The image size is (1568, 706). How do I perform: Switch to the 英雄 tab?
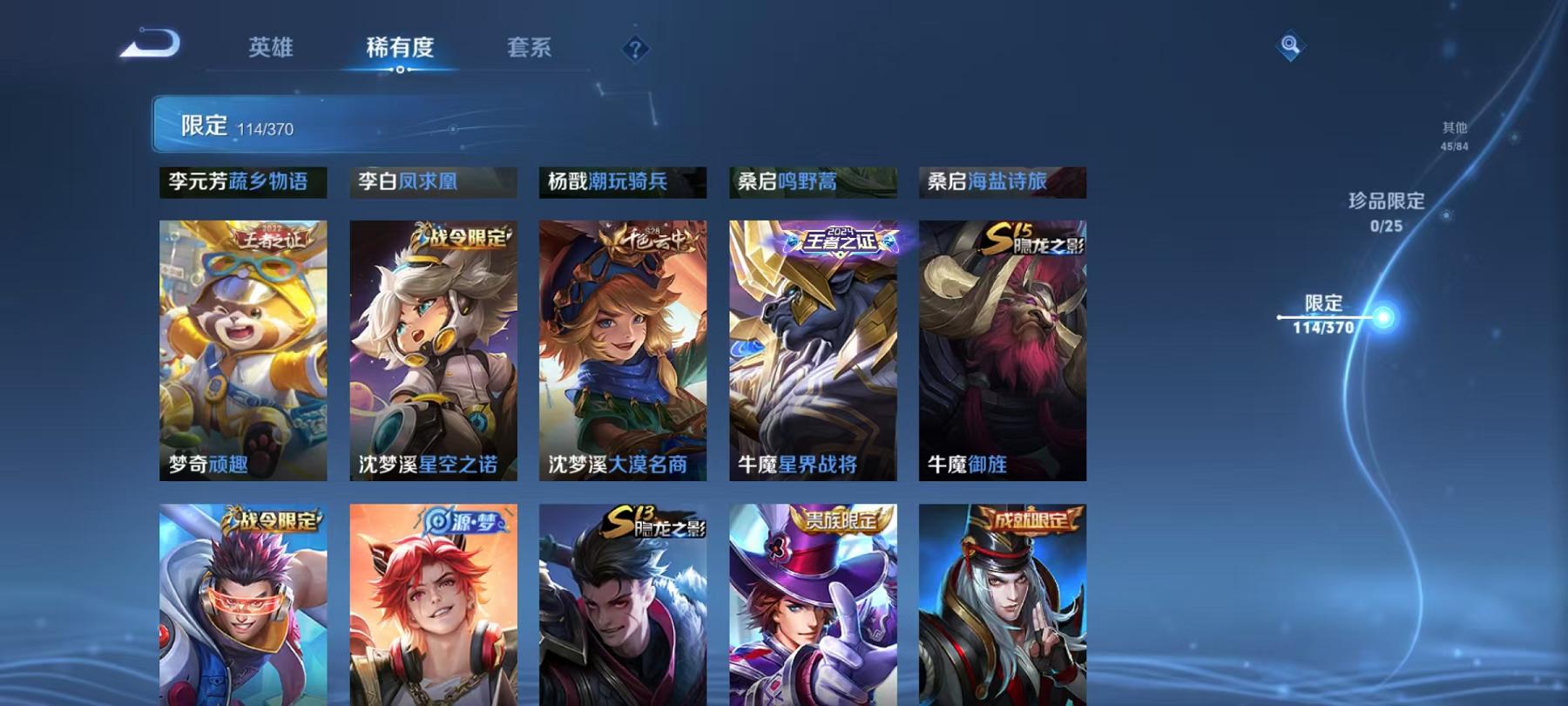[x=272, y=50]
